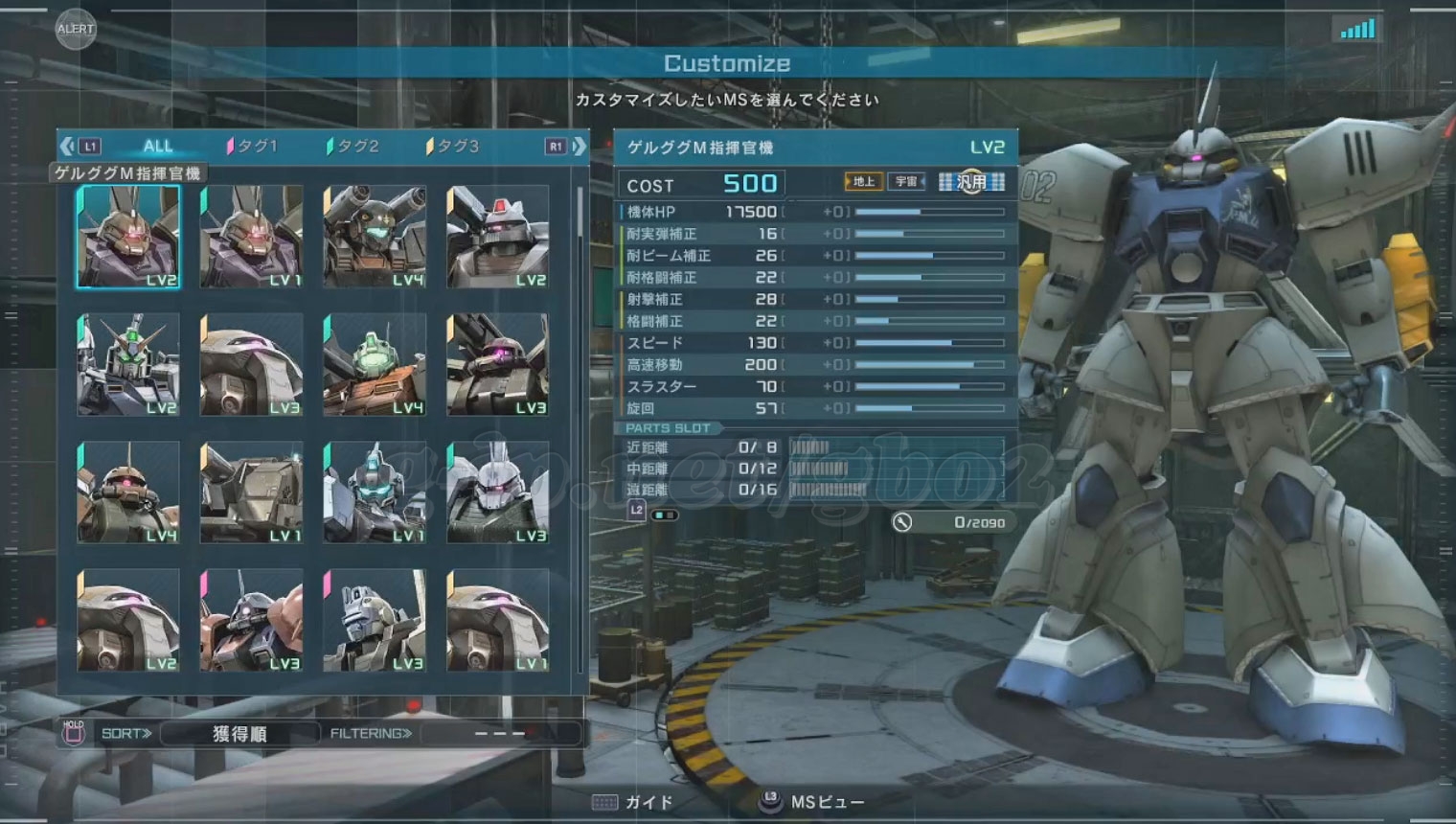Select the grey suit with red head sensor
This screenshot has width=1456, height=824.
point(497,237)
